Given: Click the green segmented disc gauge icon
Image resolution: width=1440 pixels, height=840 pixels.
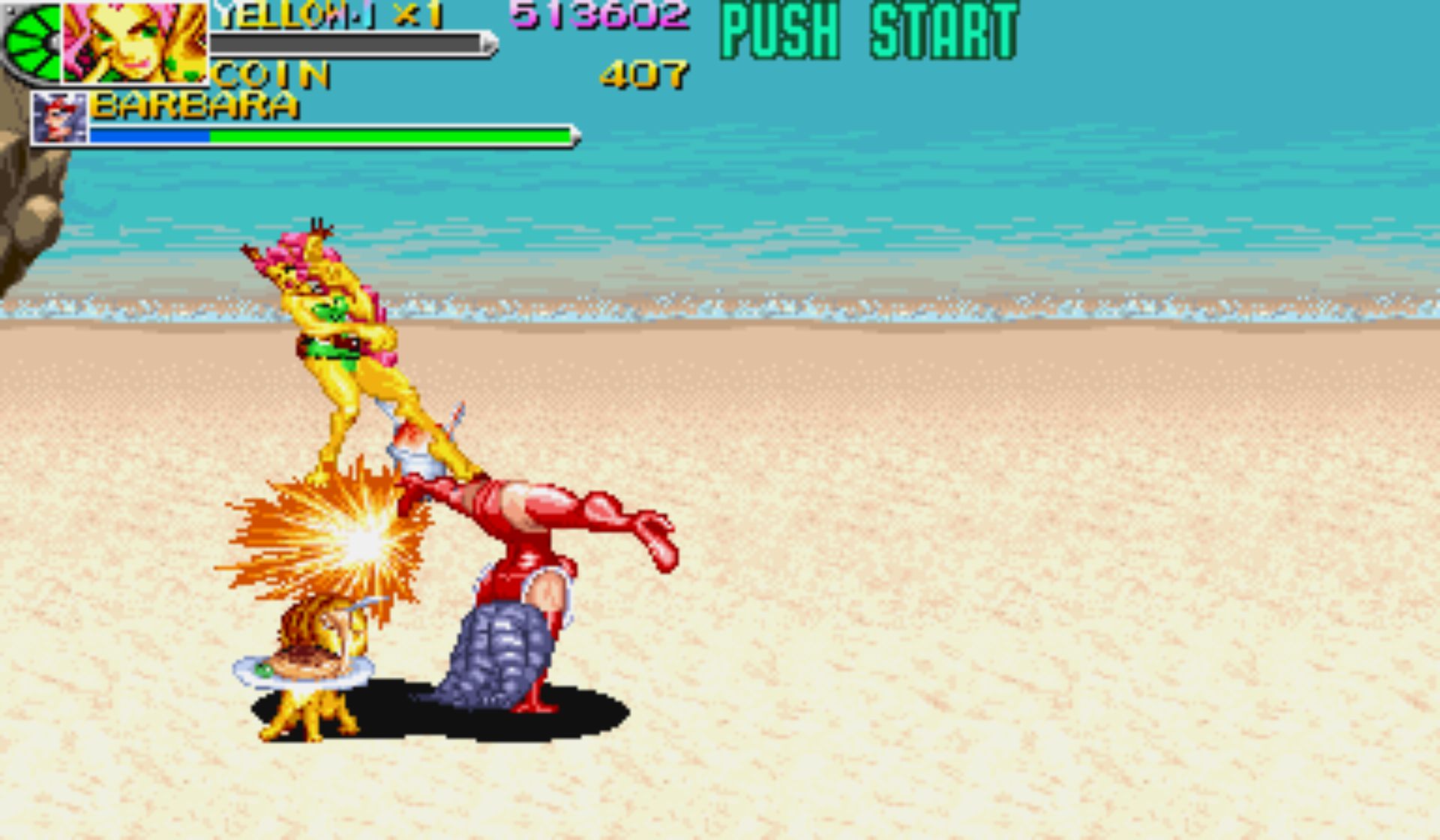Looking at the screenshot, I should (x=31, y=43).
